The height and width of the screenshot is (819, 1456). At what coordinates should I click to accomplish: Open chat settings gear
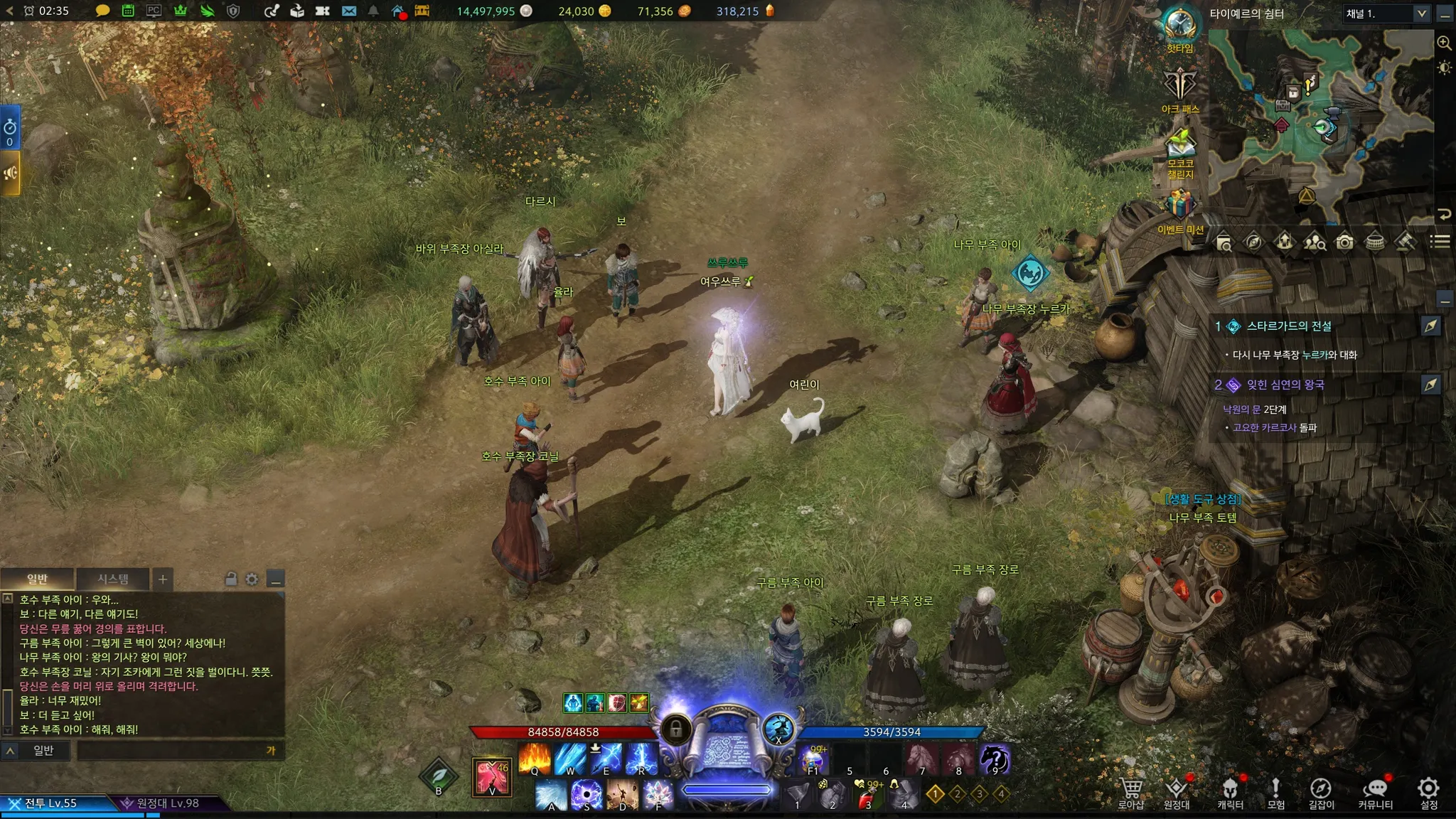pyautogui.click(x=252, y=579)
